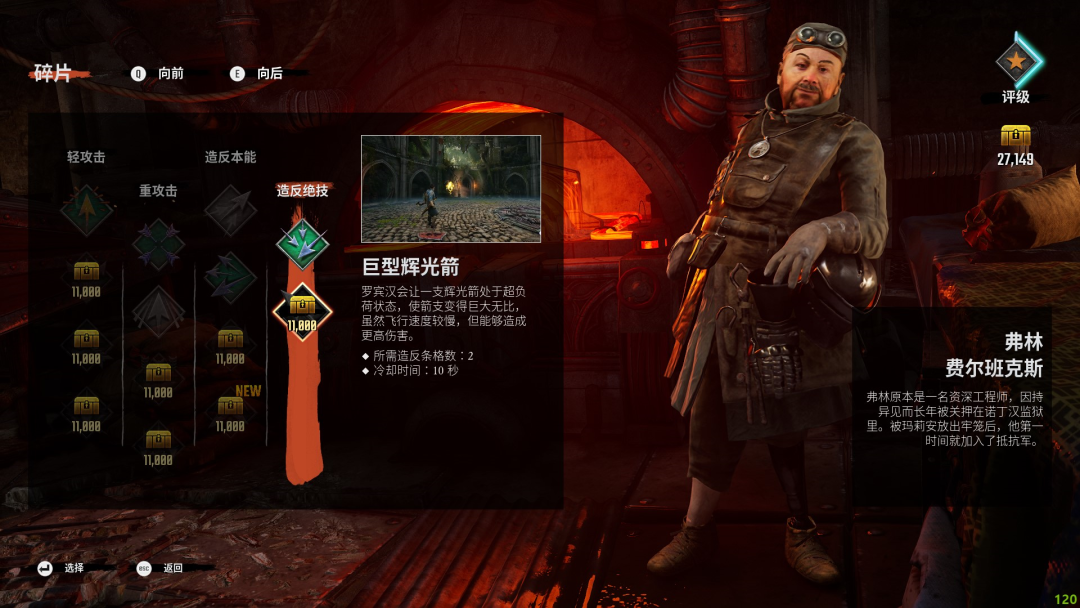Open the 评级 star badge
The height and width of the screenshot is (608, 1080).
[1016, 62]
